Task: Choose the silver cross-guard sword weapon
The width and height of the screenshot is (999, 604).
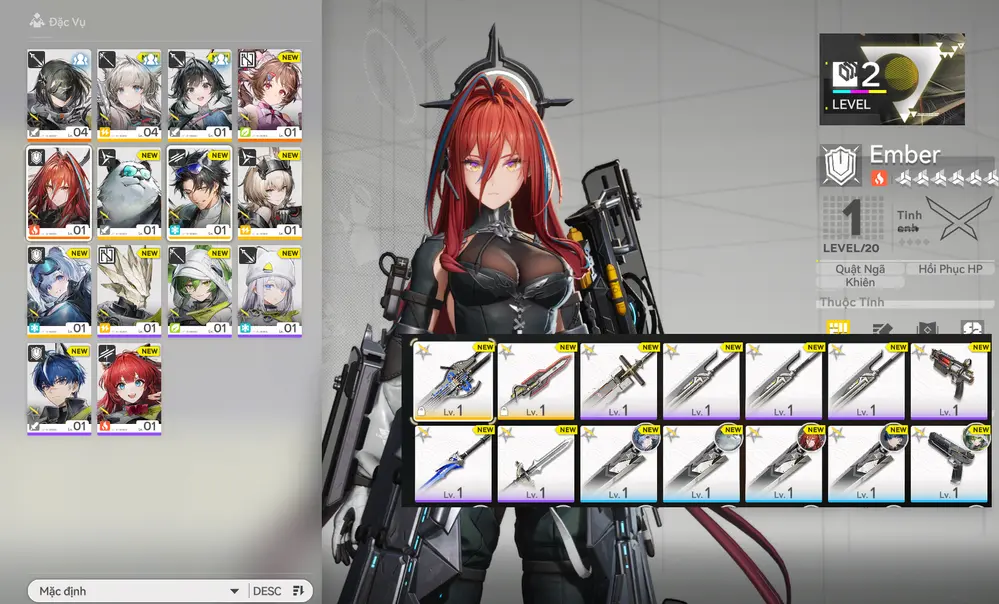Action: pos(535,462)
